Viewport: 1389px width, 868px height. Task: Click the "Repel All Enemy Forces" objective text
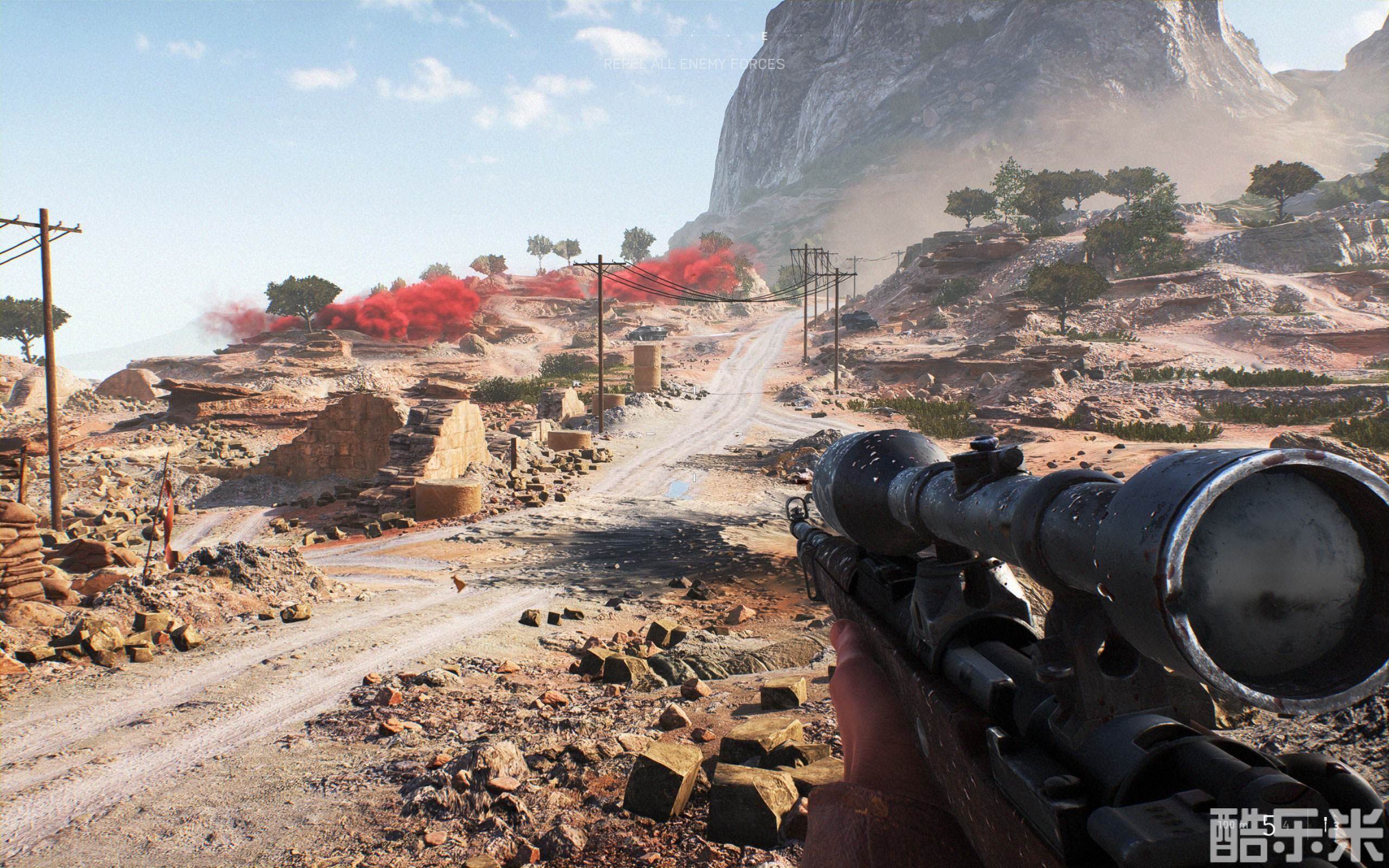click(694, 65)
